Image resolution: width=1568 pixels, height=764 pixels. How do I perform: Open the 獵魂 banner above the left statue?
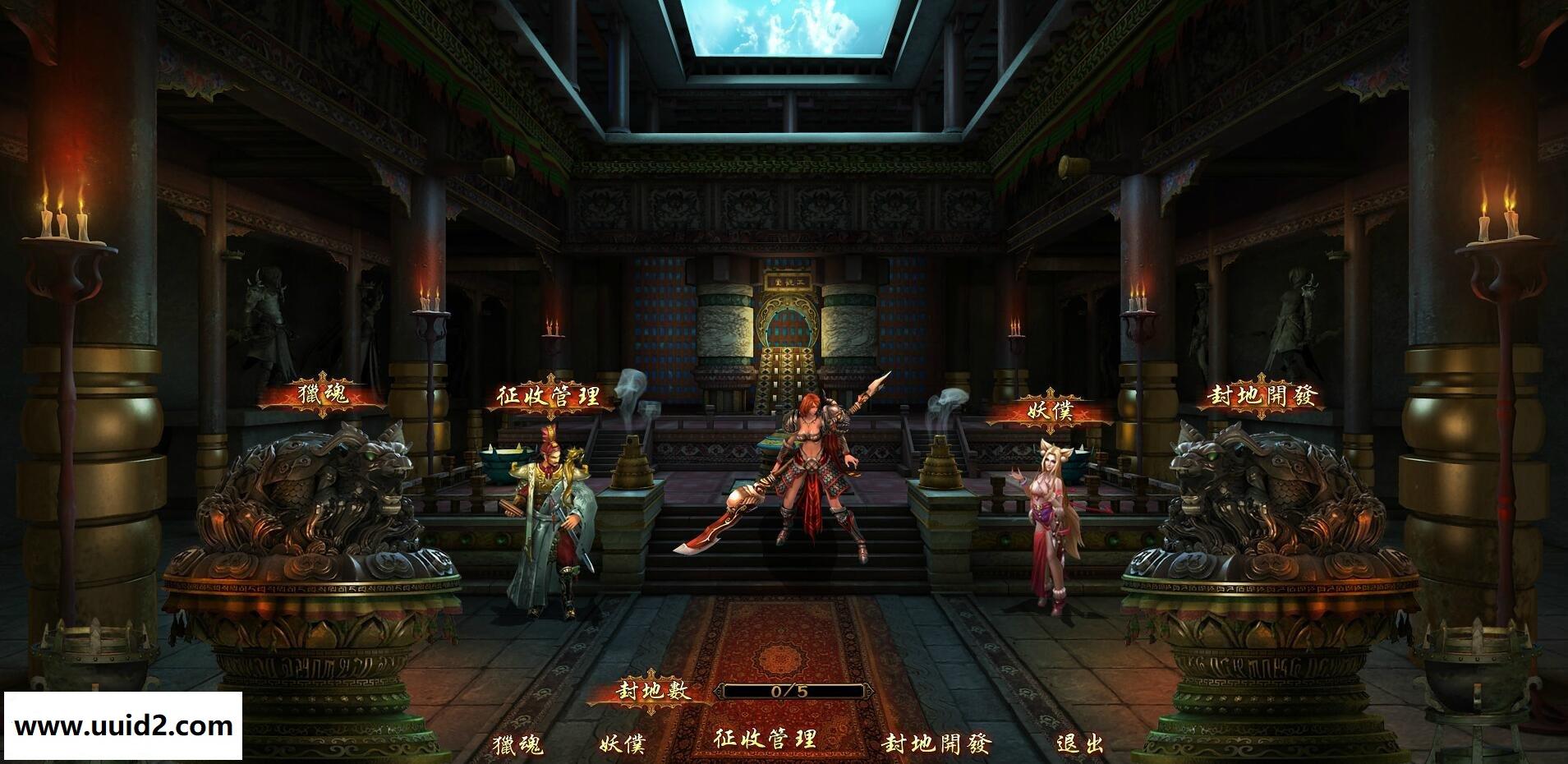[324, 393]
